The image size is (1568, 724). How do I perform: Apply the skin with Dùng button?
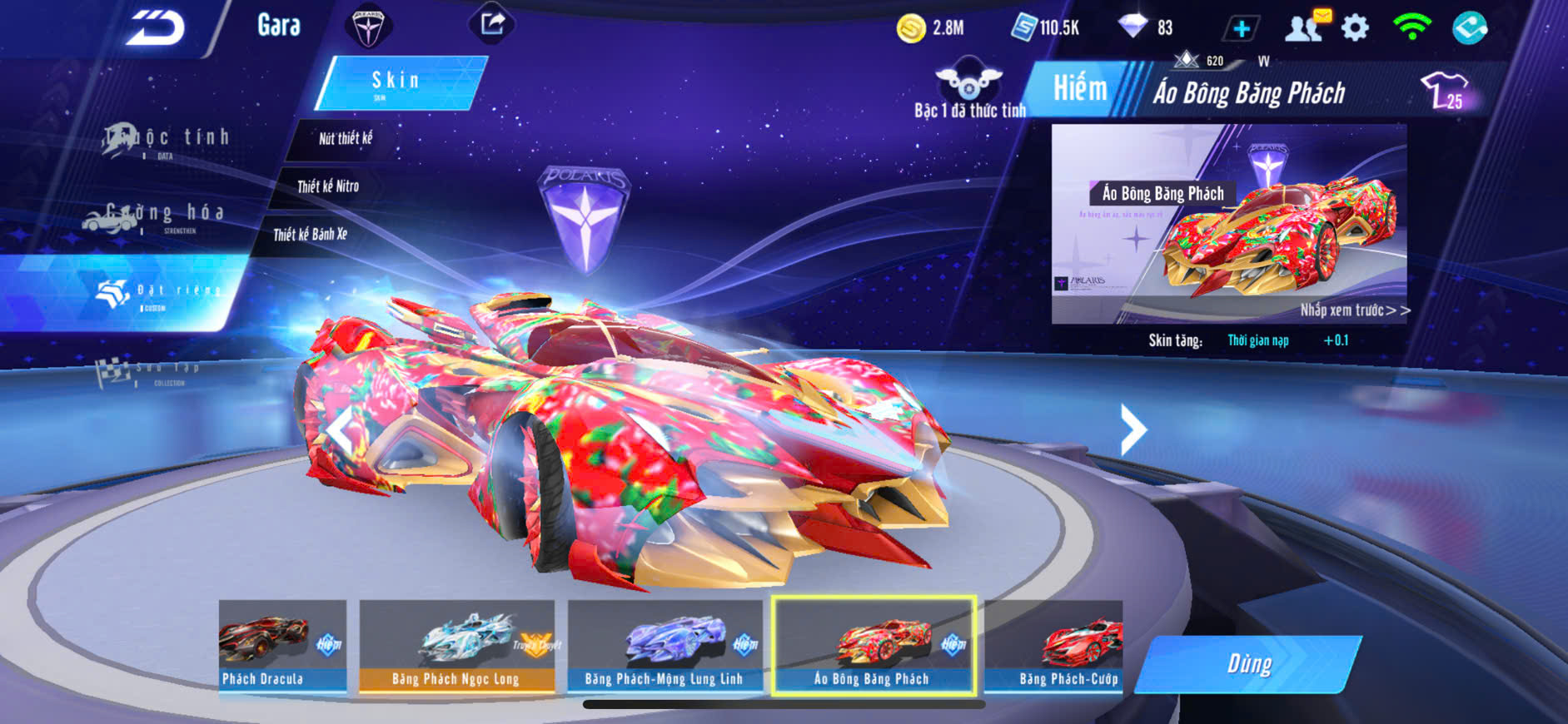(1247, 664)
